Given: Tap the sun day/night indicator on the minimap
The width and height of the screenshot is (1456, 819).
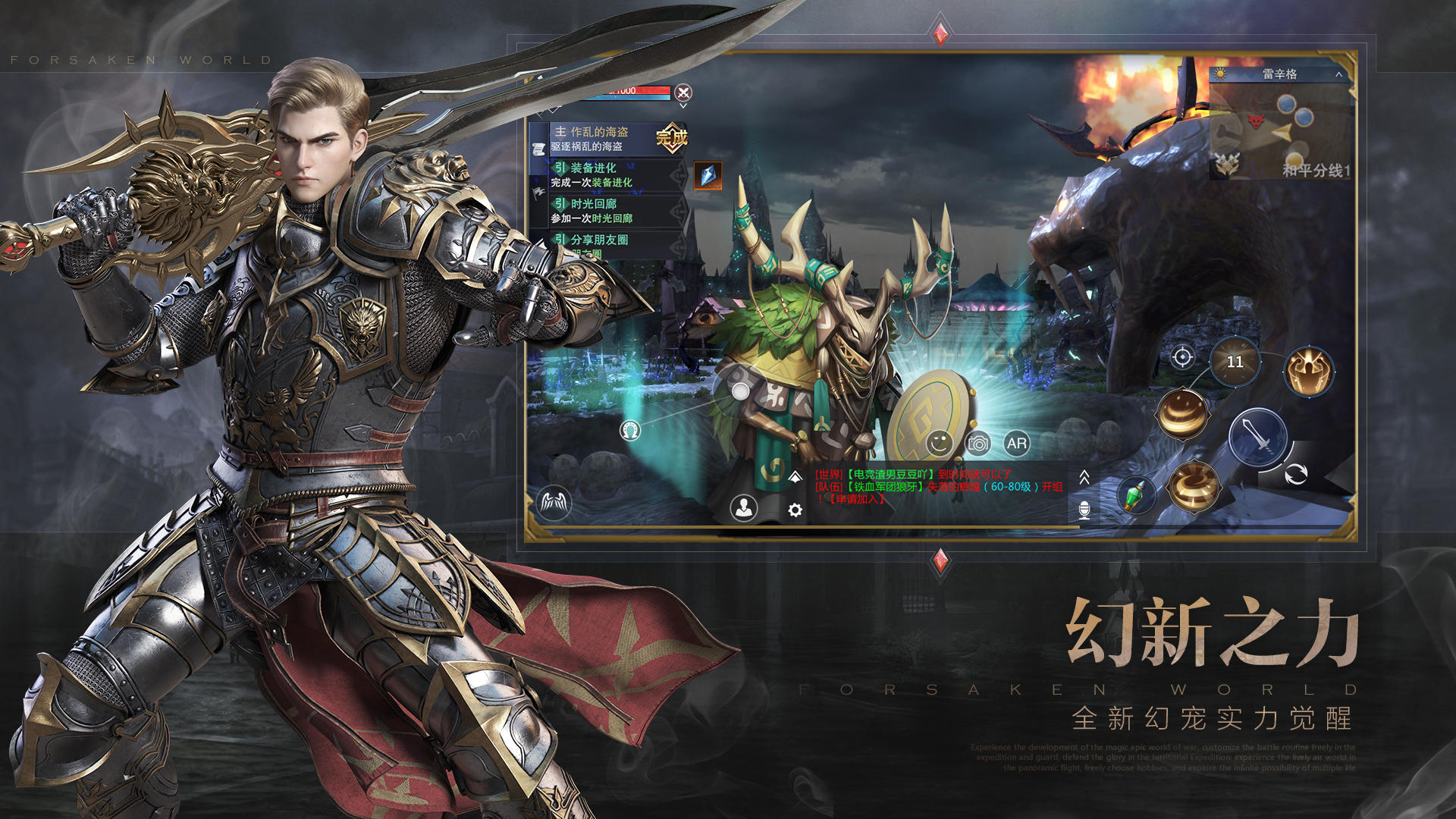Looking at the screenshot, I should (1220, 74).
